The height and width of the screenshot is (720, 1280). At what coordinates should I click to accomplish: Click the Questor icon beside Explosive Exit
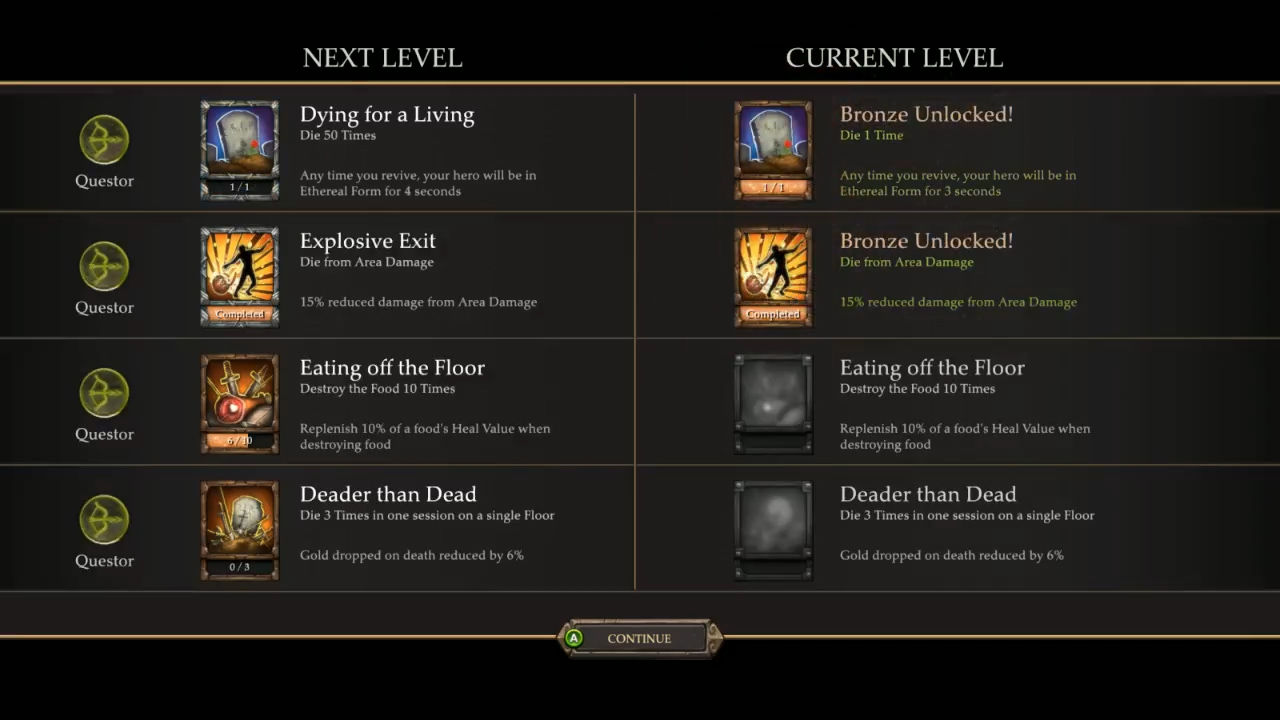(104, 267)
